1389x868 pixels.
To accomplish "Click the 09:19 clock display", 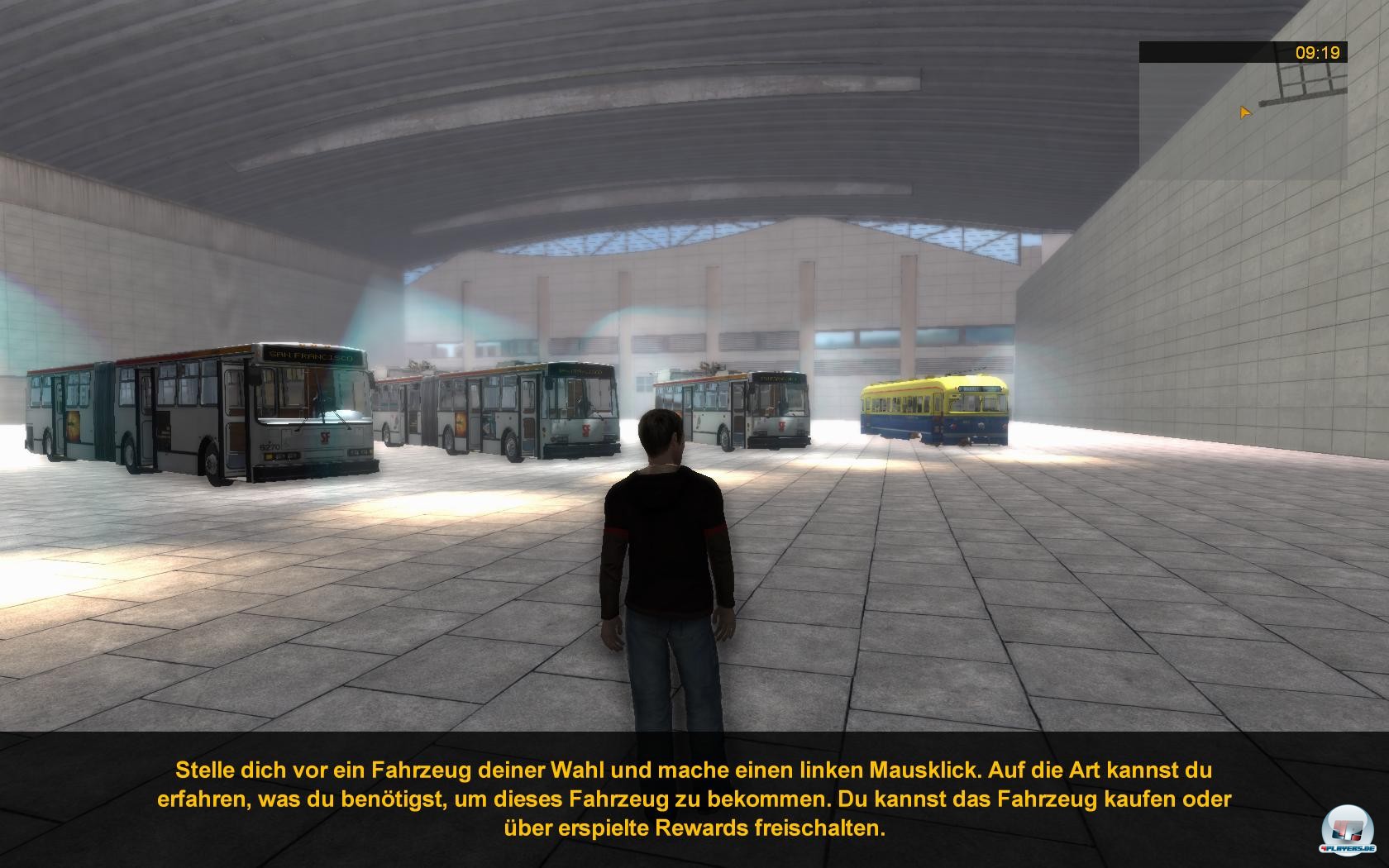I will (x=1317, y=52).
